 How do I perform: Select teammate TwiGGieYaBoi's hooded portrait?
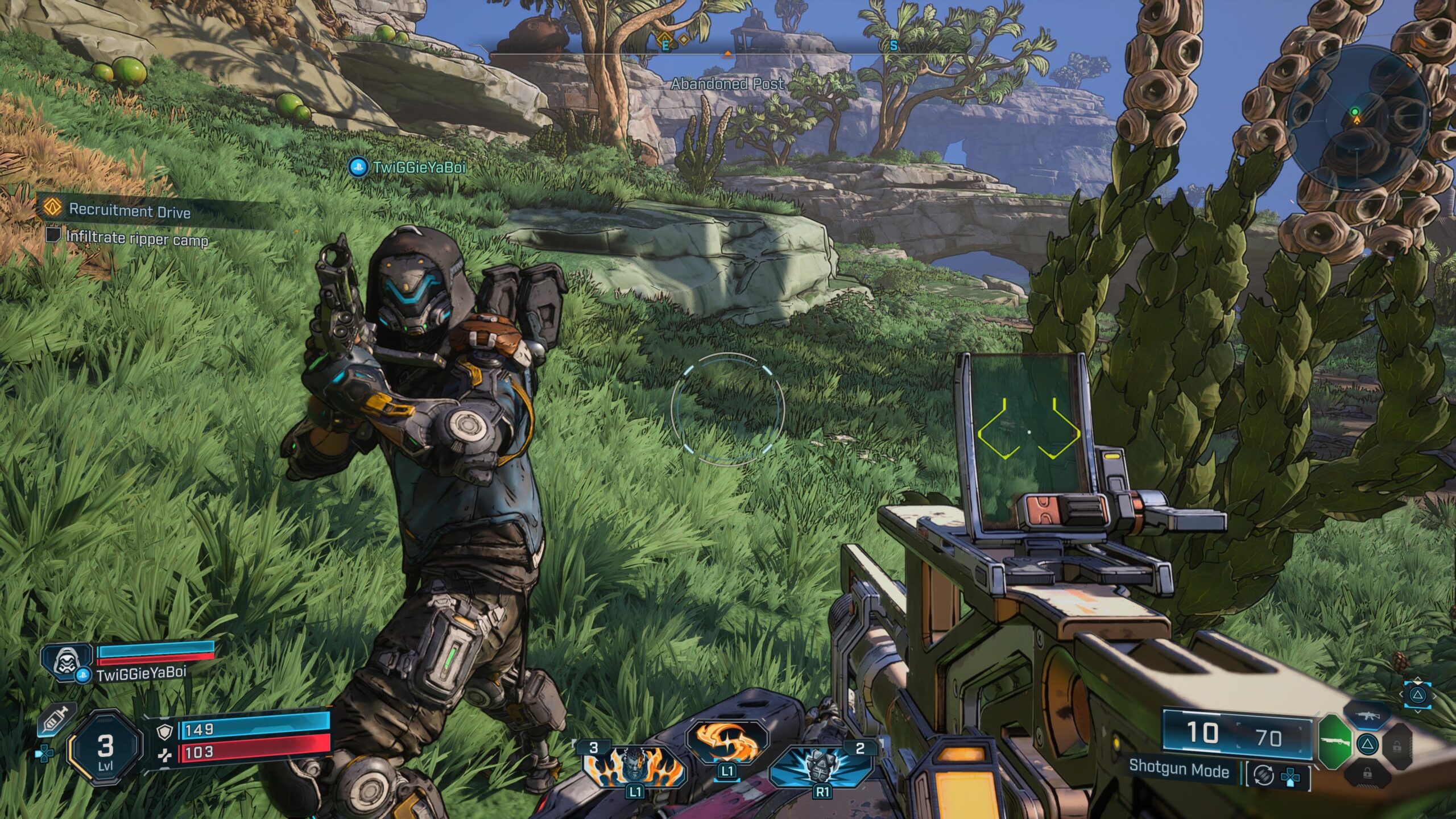(x=65, y=661)
